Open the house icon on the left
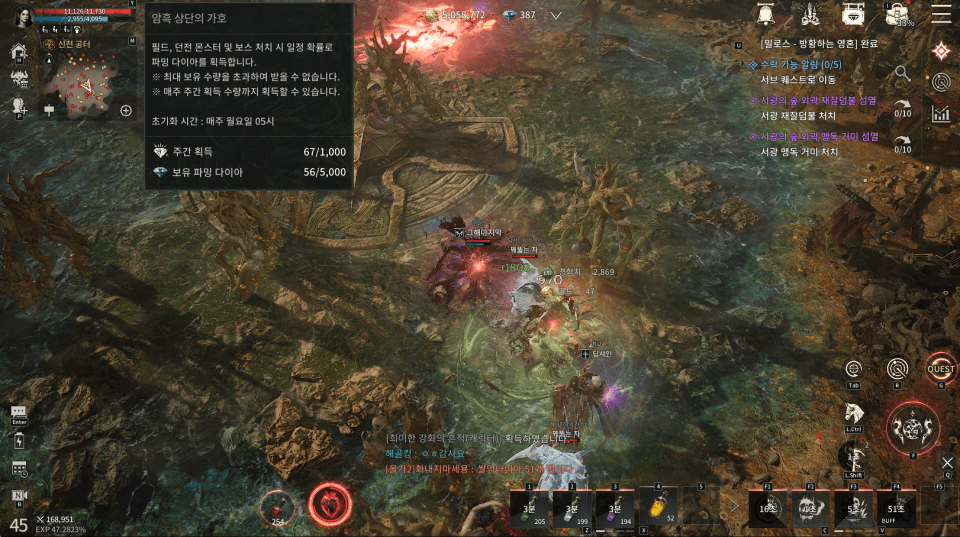 pos(18,52)
